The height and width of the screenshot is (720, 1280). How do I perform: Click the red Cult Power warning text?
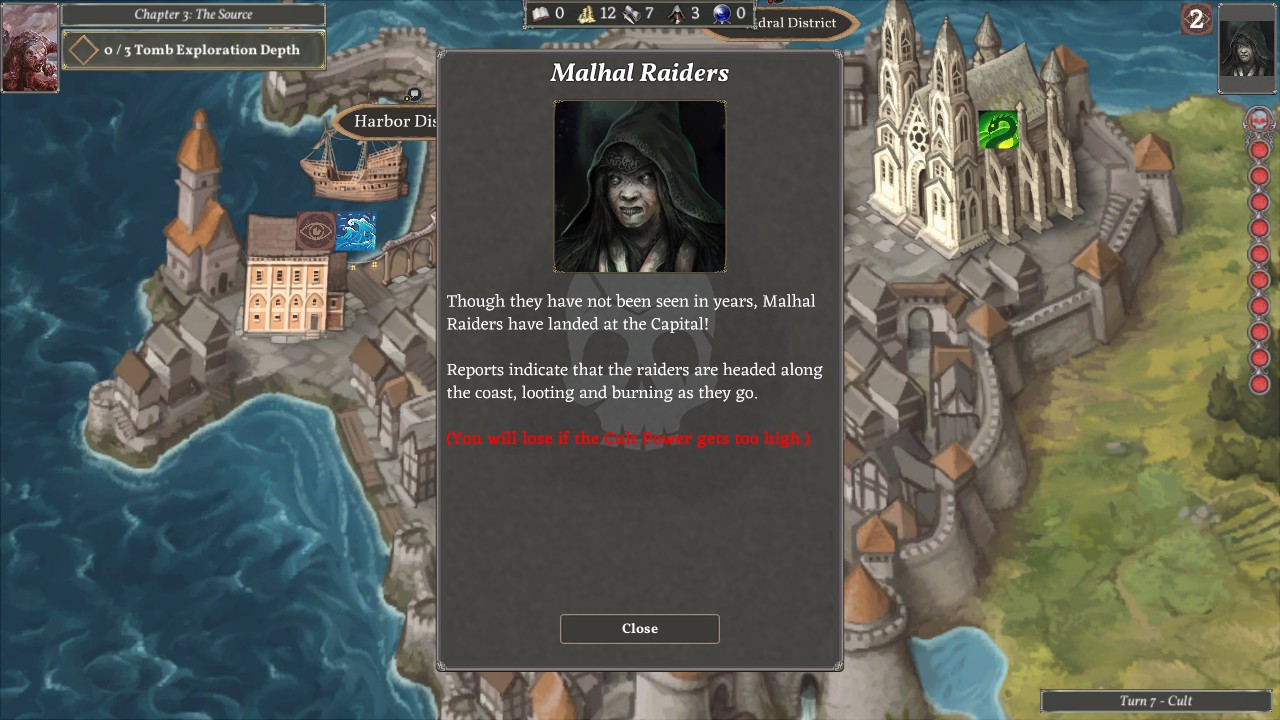(x=628, y=438)
